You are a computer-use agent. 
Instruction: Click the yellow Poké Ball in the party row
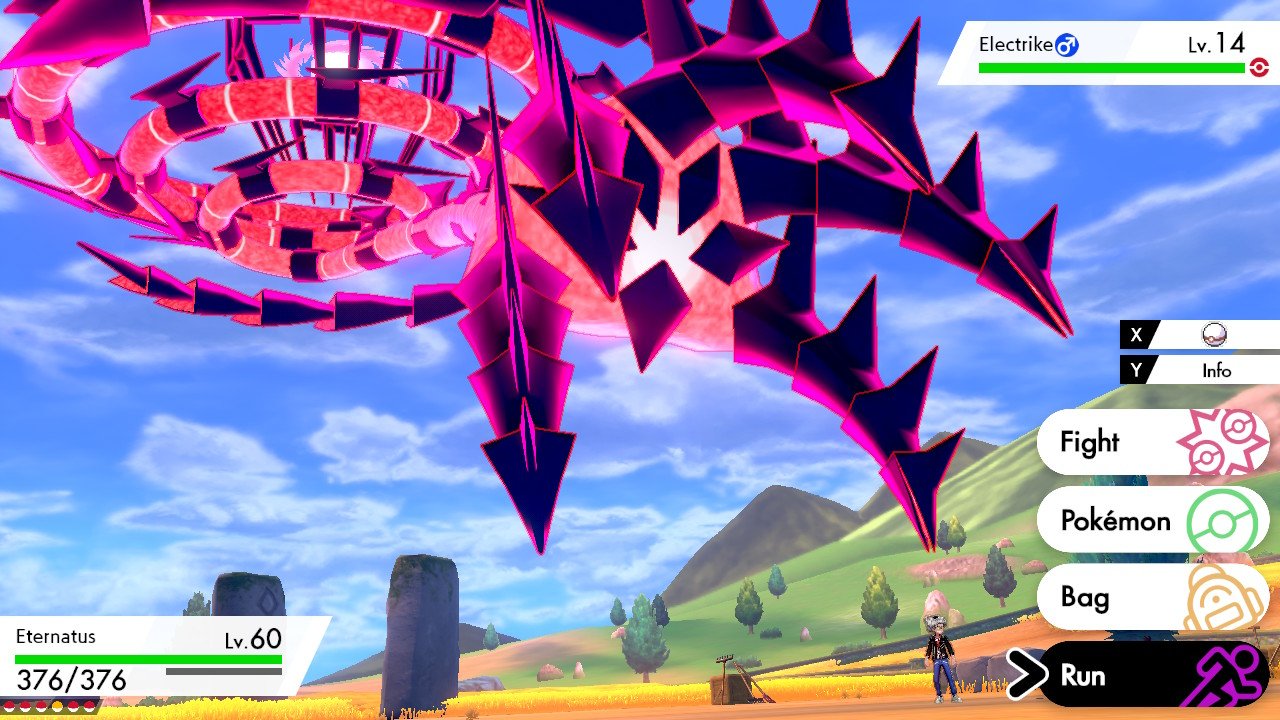pos(57,705)
